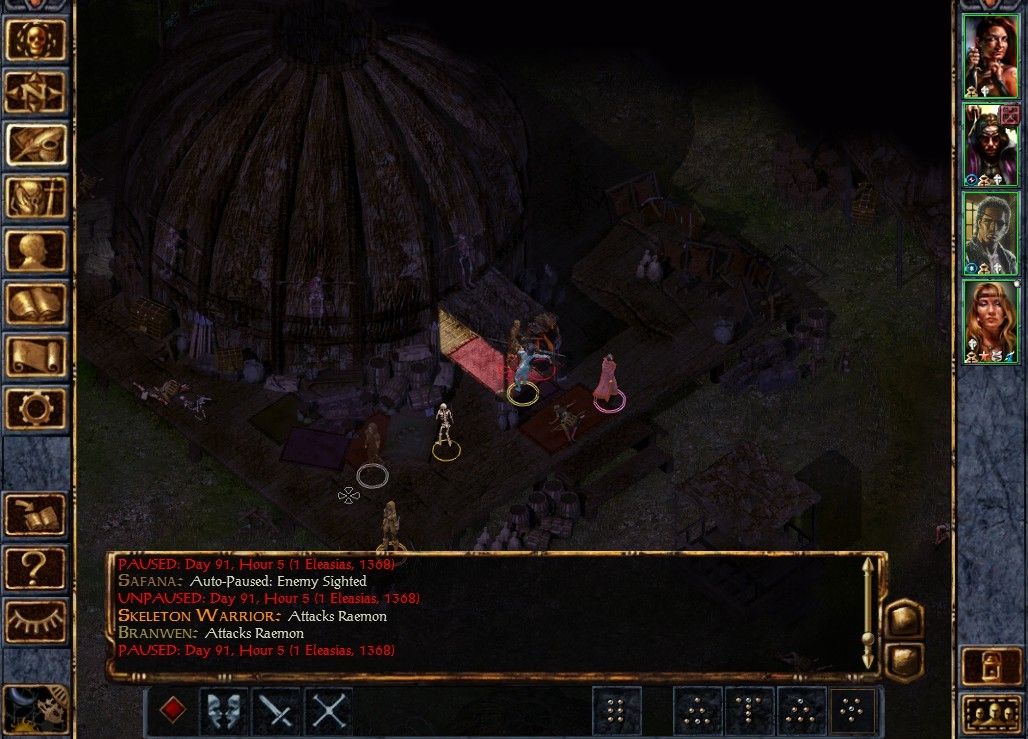Viewport: 1028px width, 739px height.
Task: Open the area map with the compass button
Action: pos(36,93)
